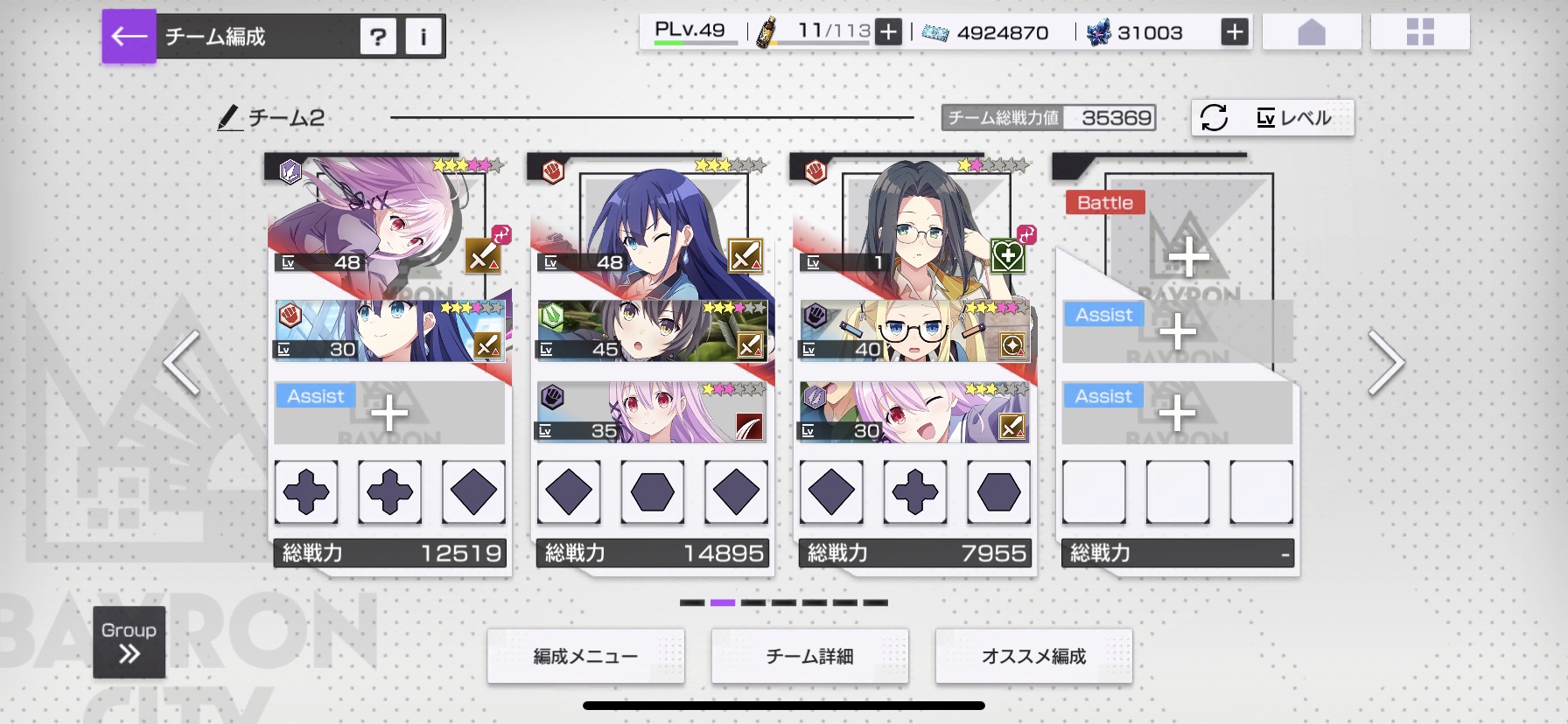Image resolution: width=1568 pixels, height=724 pixels.
Task: Open the question mark help button
Action: click(378, 37)
